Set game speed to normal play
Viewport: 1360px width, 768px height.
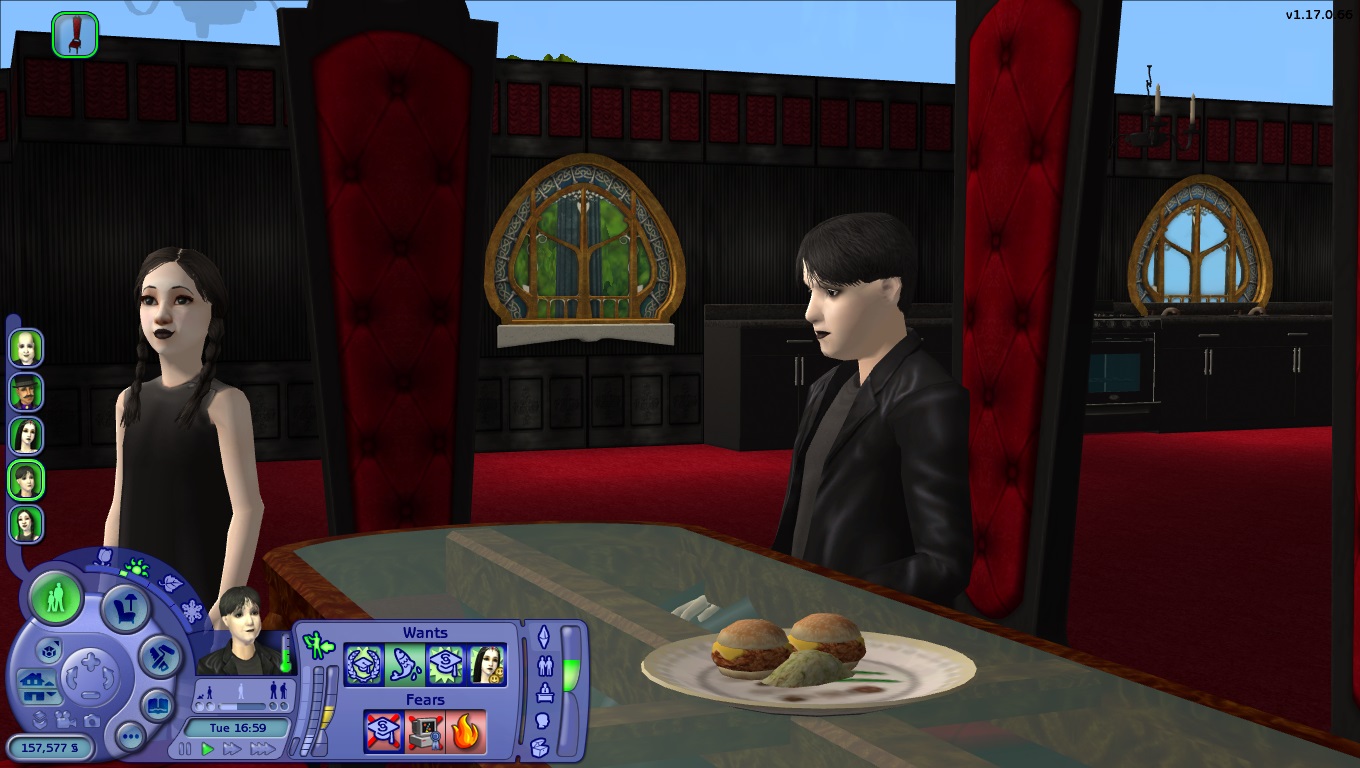[208, 749]
